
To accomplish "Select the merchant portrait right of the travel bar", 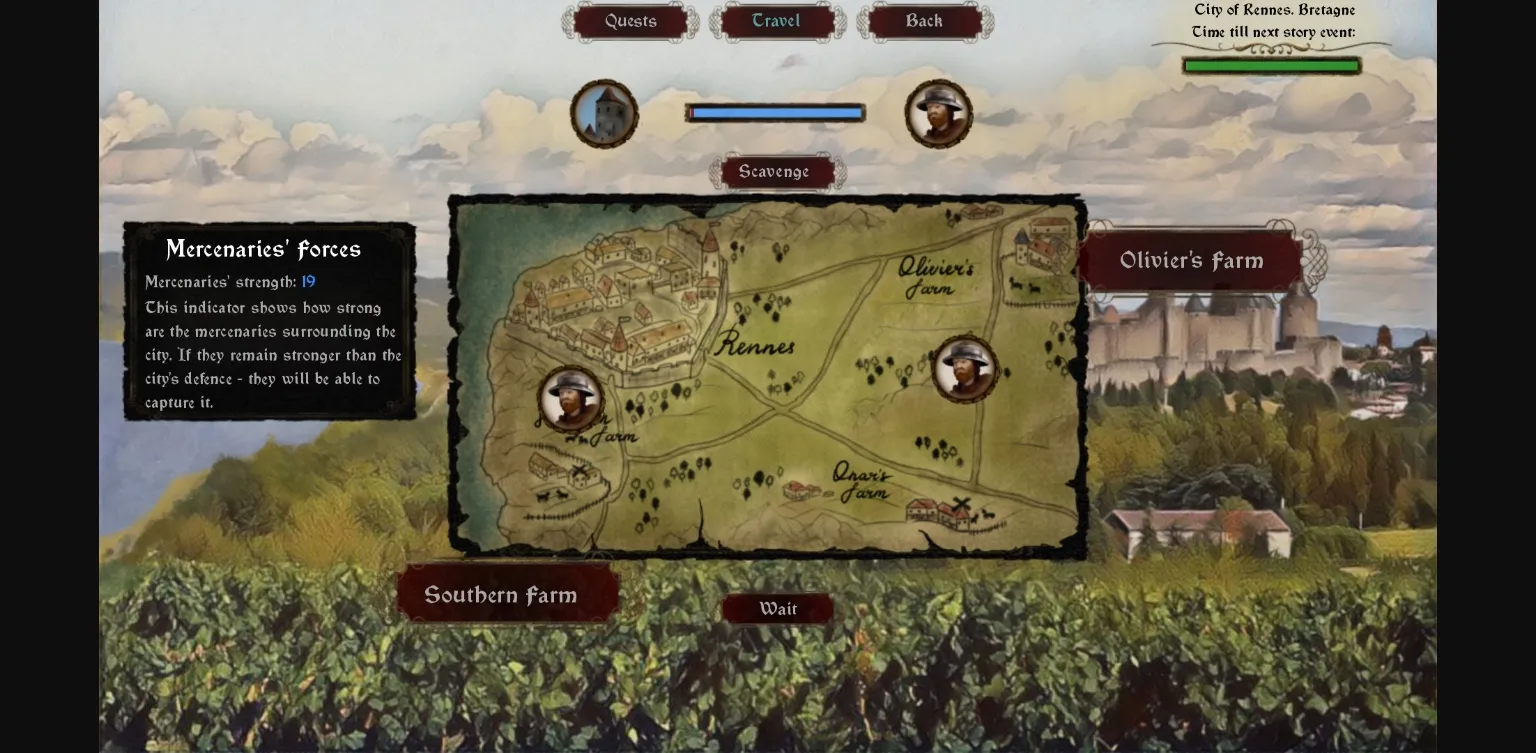I will click(938, 112).
